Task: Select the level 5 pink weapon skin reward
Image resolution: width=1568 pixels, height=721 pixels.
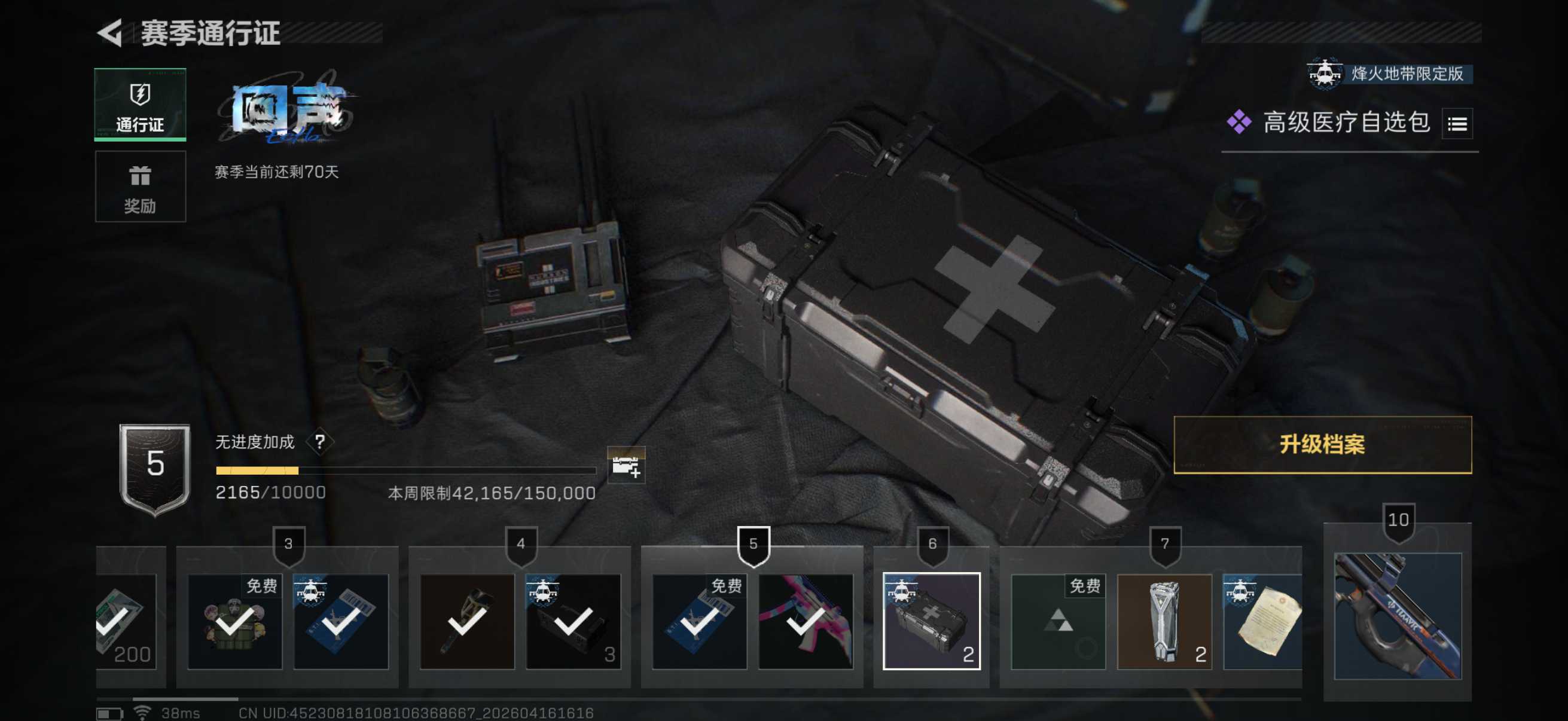Action: tap(805, 621)
